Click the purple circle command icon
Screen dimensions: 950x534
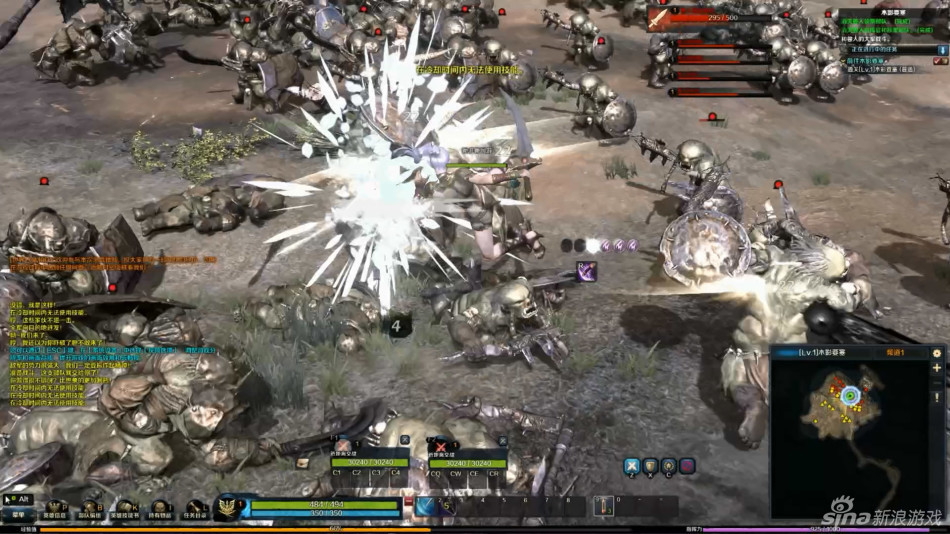tap(687, 466)
